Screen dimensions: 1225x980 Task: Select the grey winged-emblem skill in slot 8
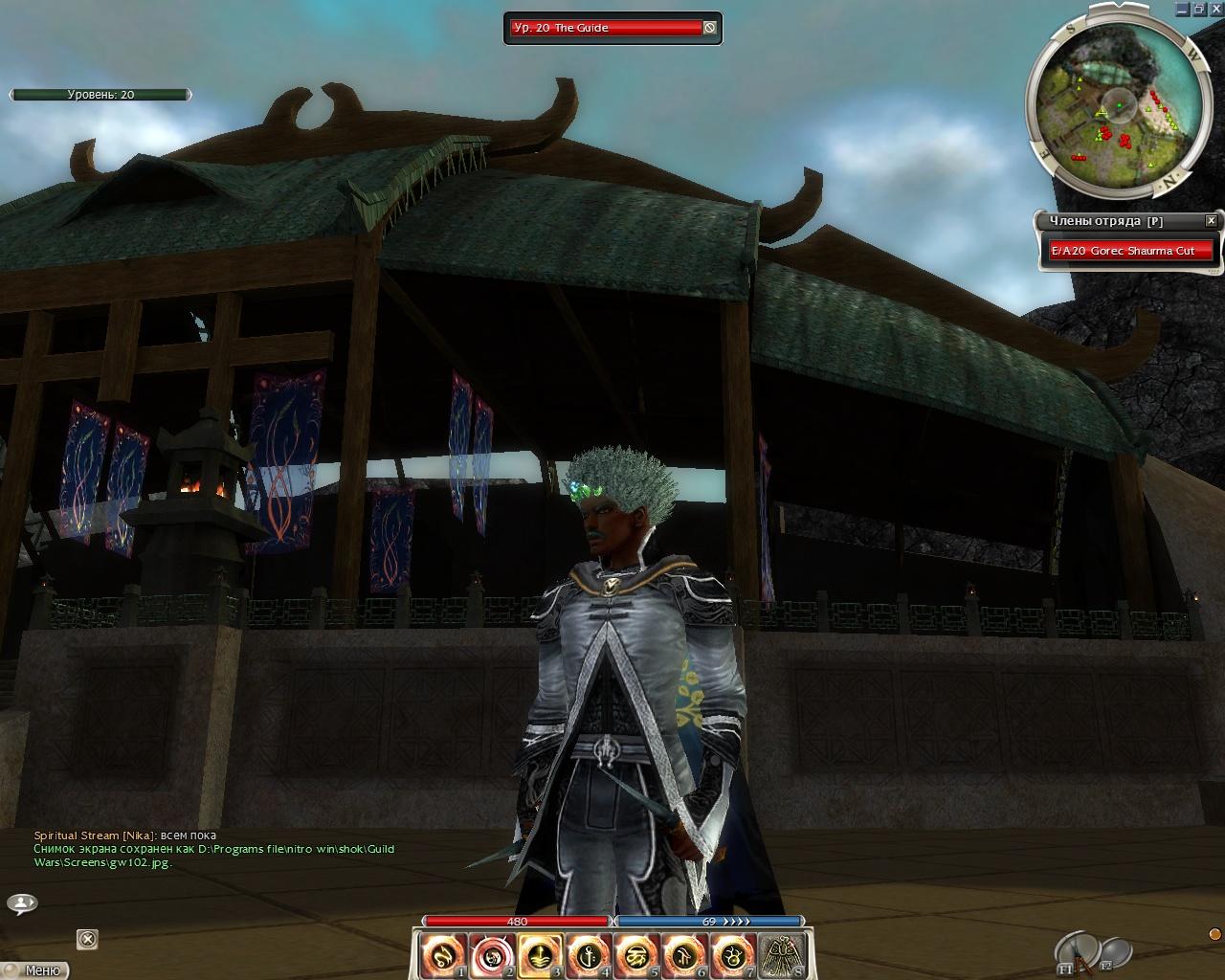click(782, 955)
